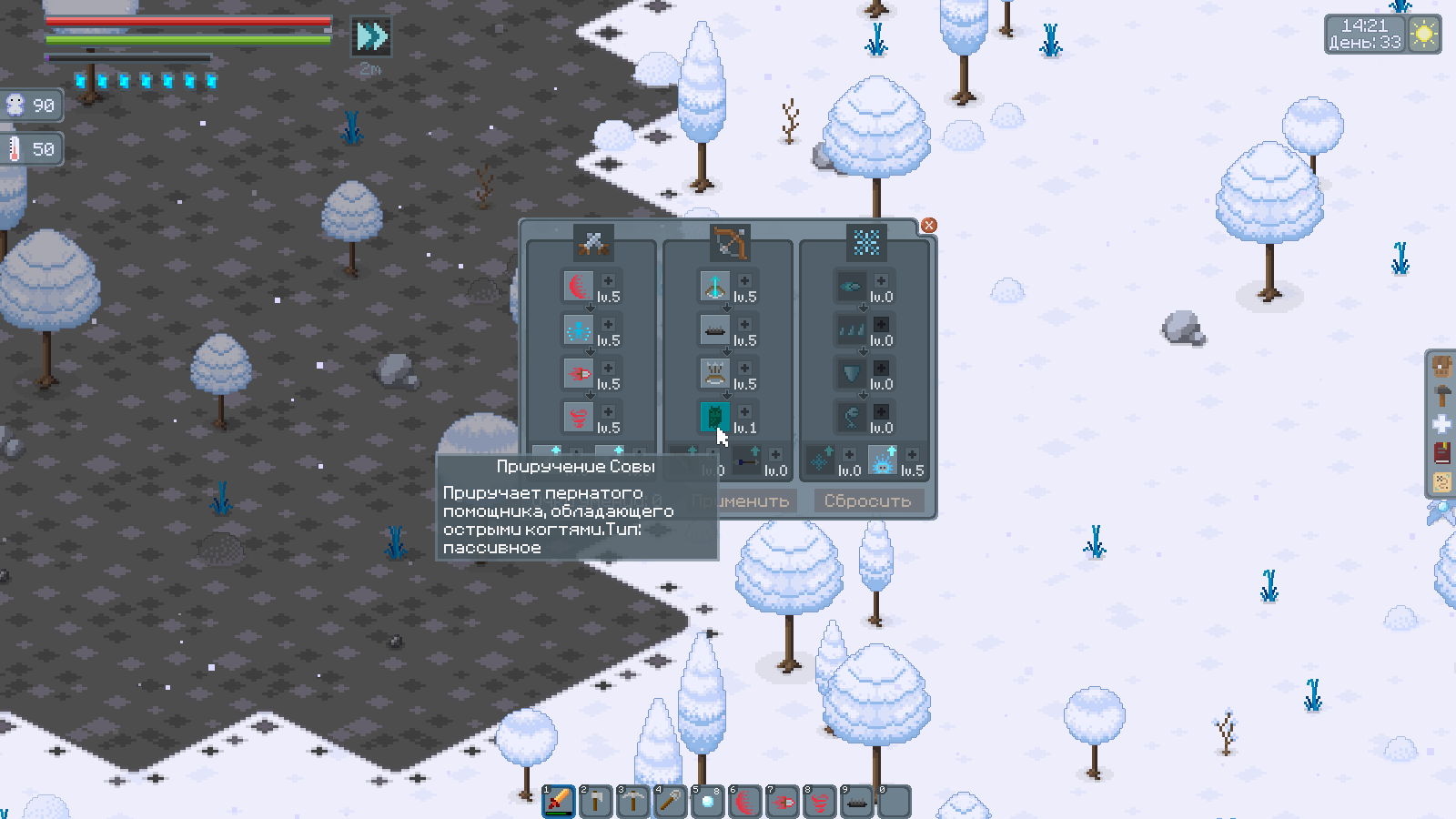The height and width of the screenshot is (819, 1456).
Task: Add a point to the owl taming skill
Action: [x=744, y=412]
